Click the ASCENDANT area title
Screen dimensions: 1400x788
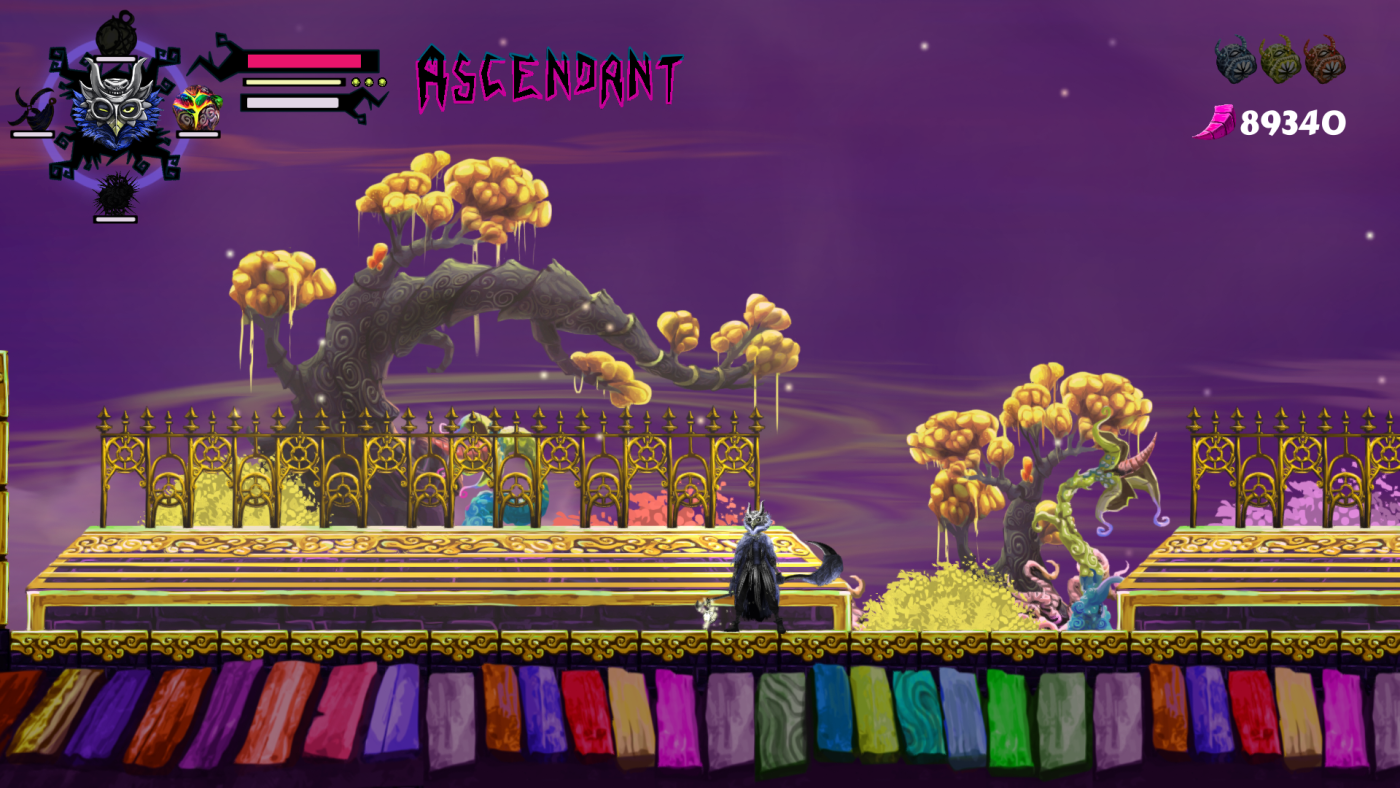point(550,75)
